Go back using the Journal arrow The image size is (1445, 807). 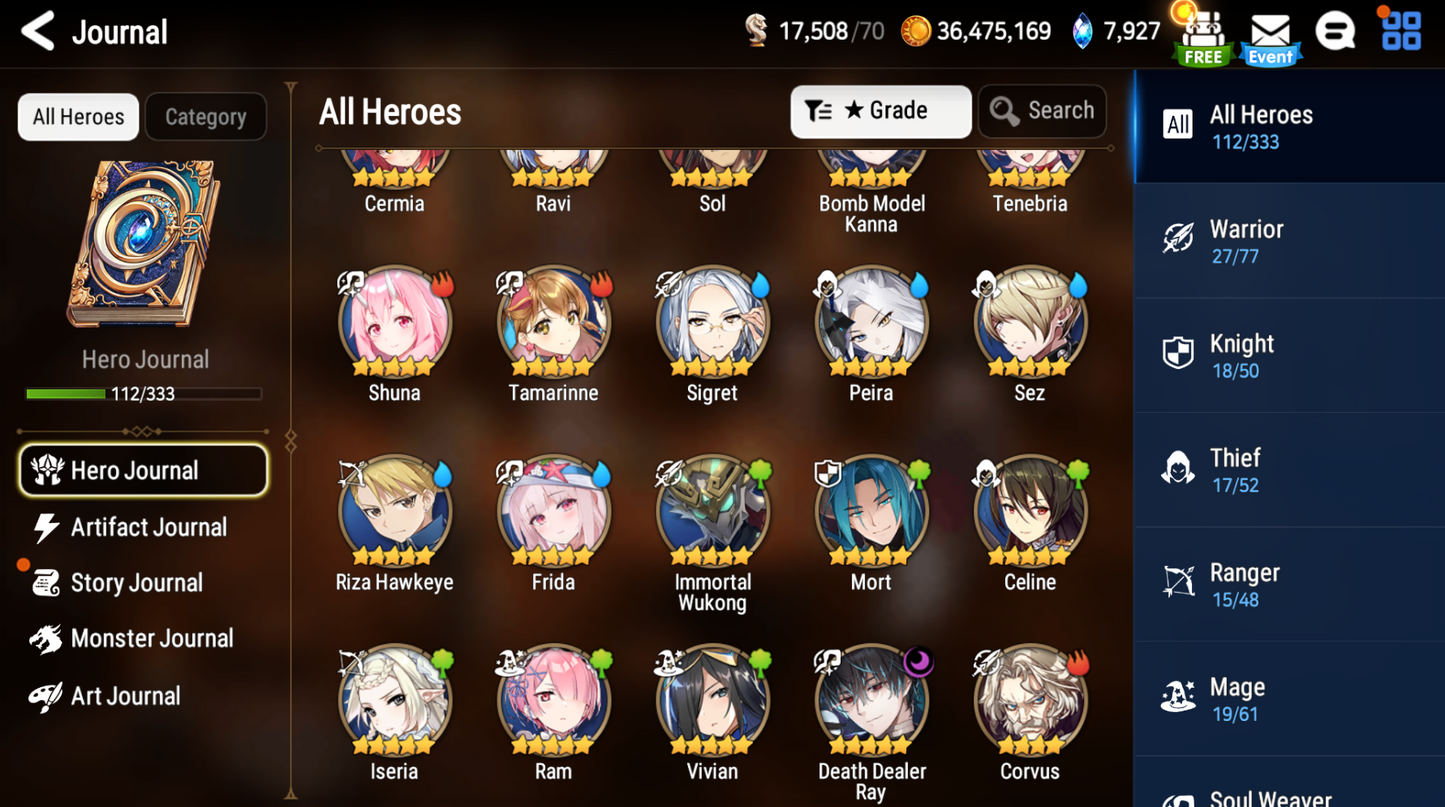pyautogui.click(x=39, y=32)
